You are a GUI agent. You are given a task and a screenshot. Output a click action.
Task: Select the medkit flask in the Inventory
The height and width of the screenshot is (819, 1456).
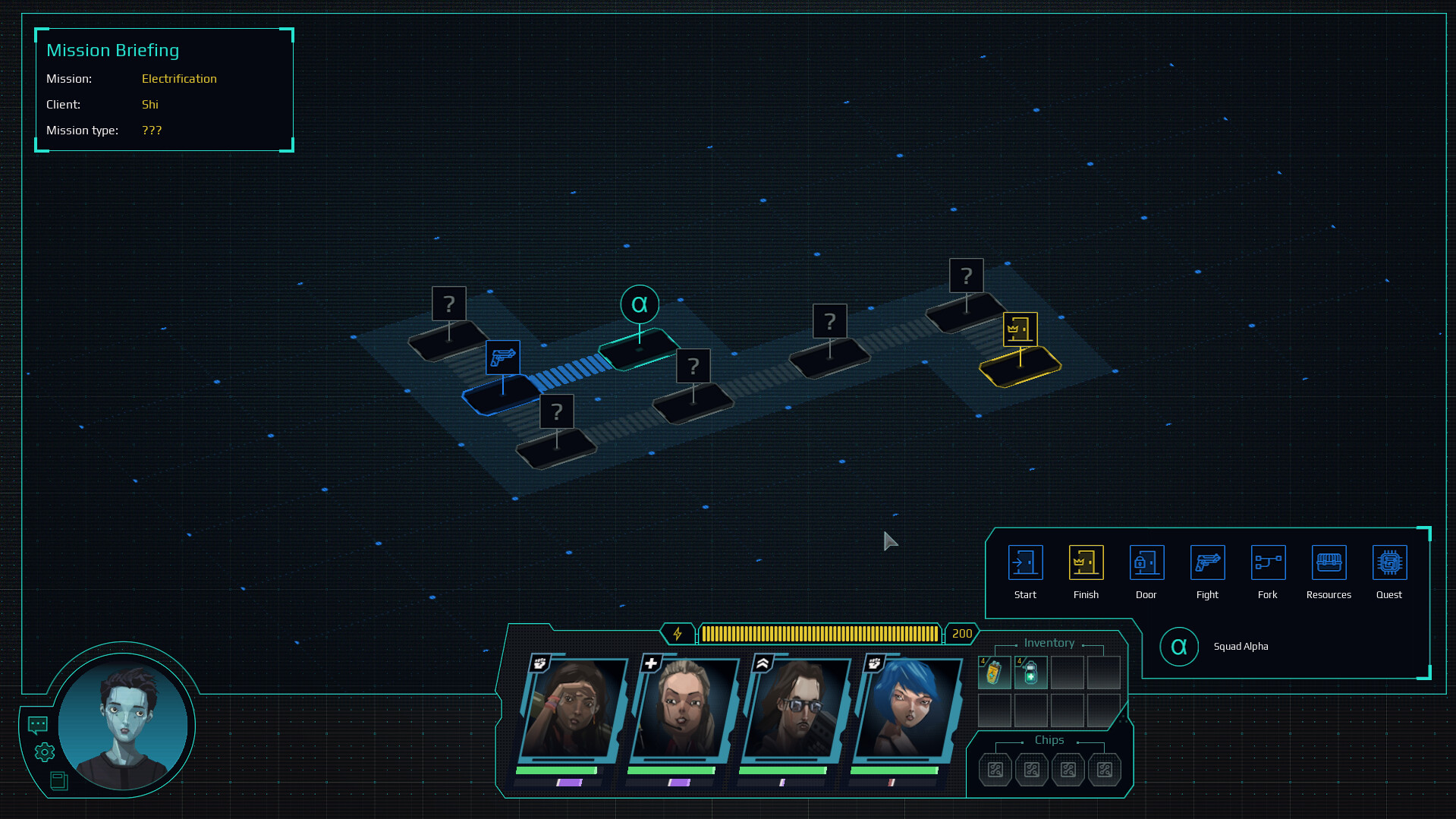coord(1031,672)
